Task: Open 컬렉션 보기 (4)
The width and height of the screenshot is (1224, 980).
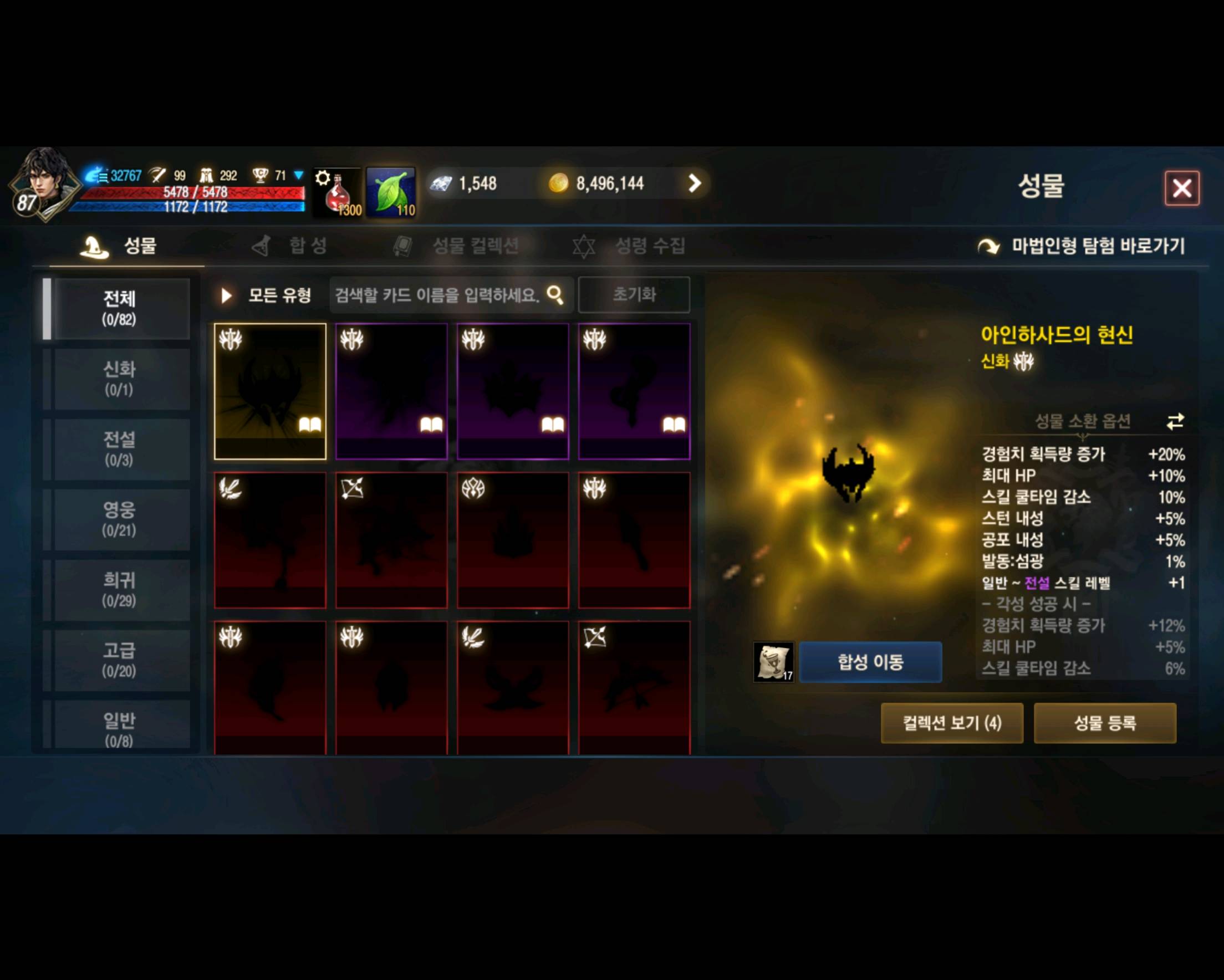Action: coord(951,723)
